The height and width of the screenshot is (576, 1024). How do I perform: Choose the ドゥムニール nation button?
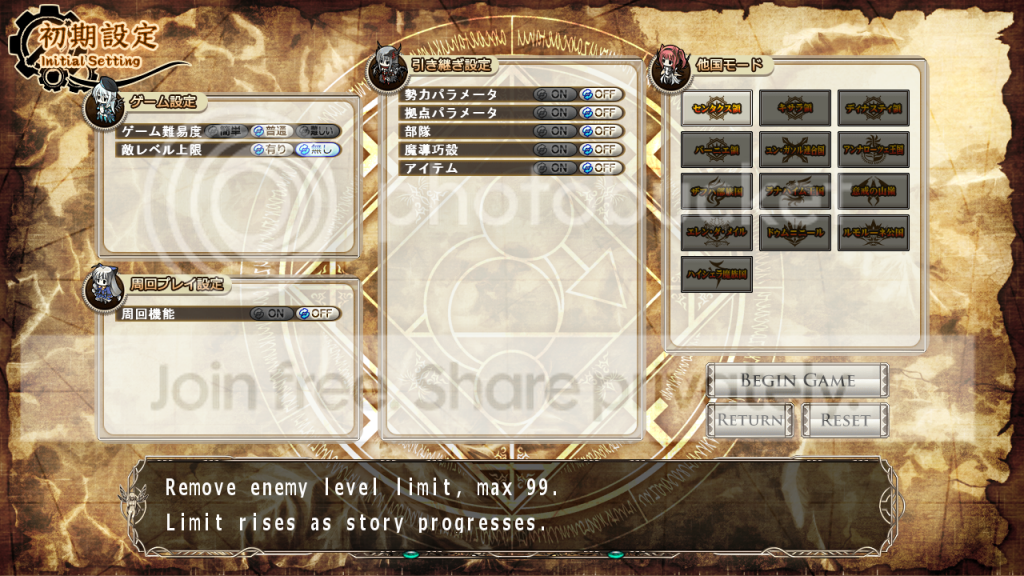tap(795, 232)
